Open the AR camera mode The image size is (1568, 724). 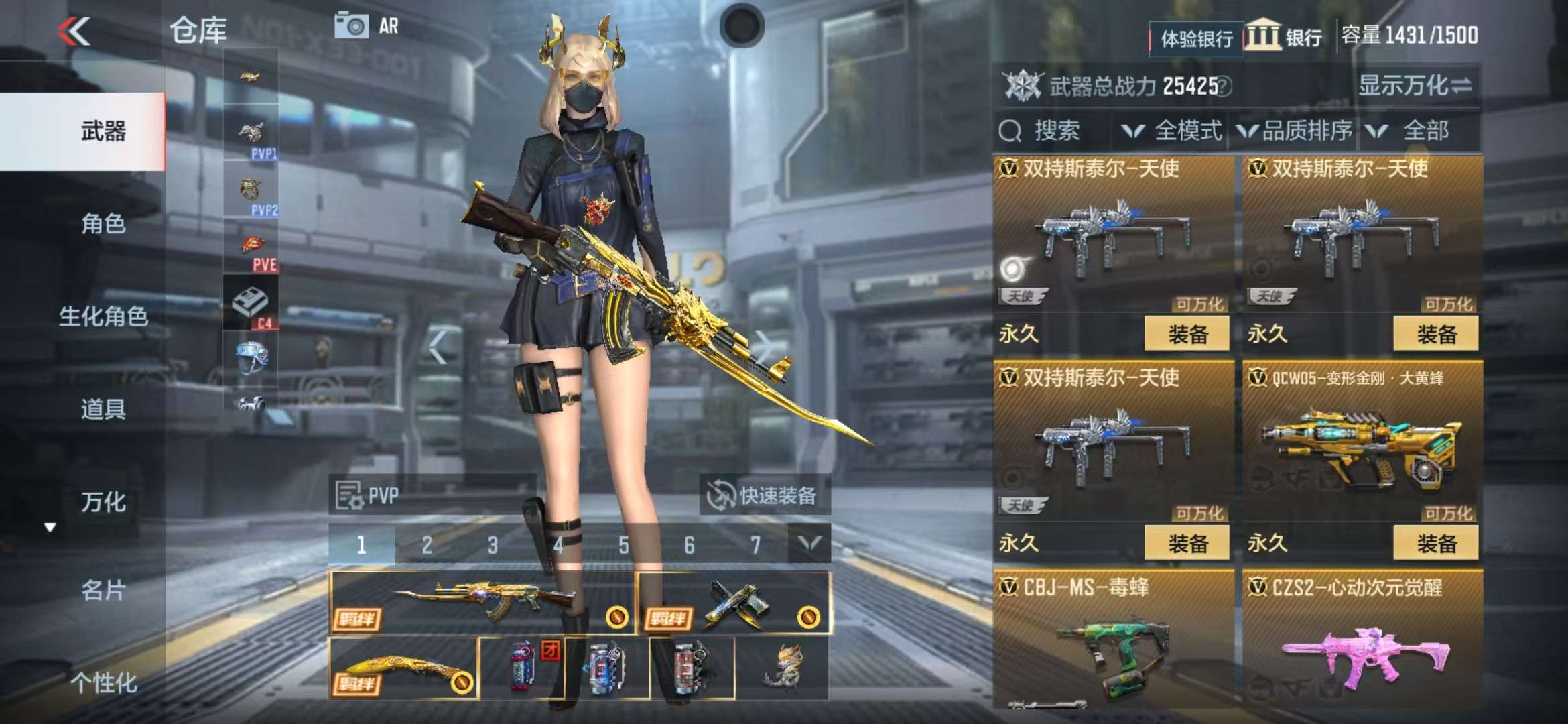(x=367, y=26)
